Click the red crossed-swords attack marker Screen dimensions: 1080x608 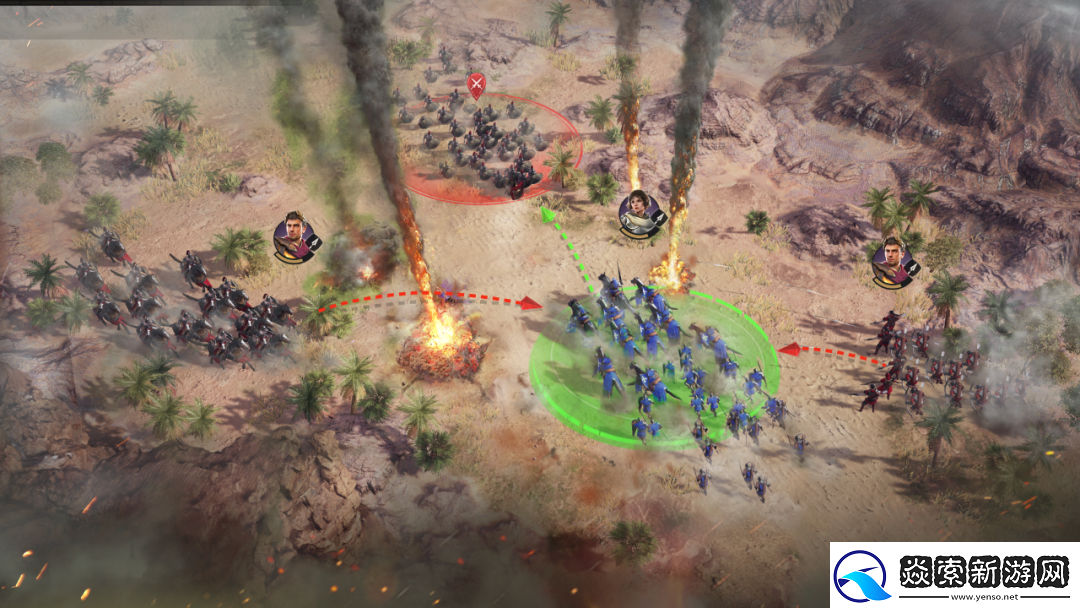click(476, 86)
